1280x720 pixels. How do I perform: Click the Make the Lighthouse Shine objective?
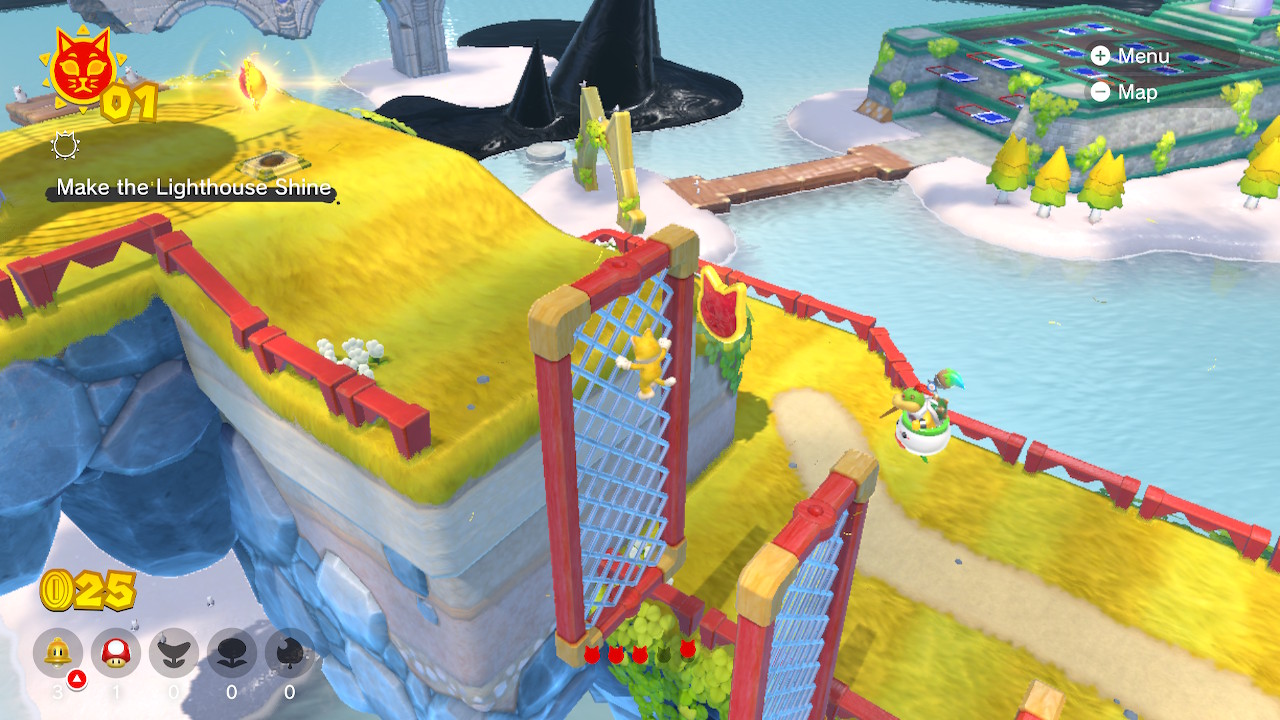click(x=194, y=188)
